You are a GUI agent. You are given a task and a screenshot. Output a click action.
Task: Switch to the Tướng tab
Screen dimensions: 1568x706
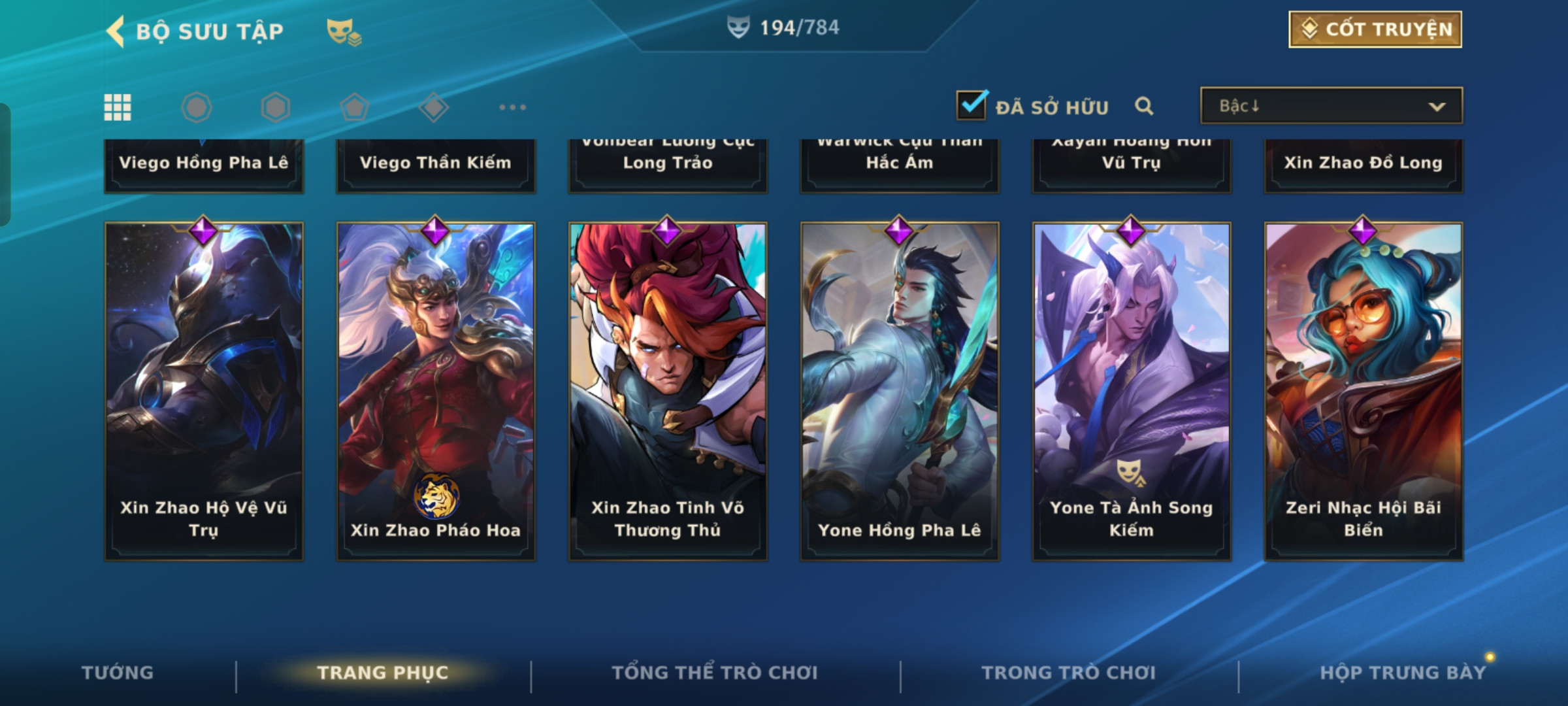118,673
